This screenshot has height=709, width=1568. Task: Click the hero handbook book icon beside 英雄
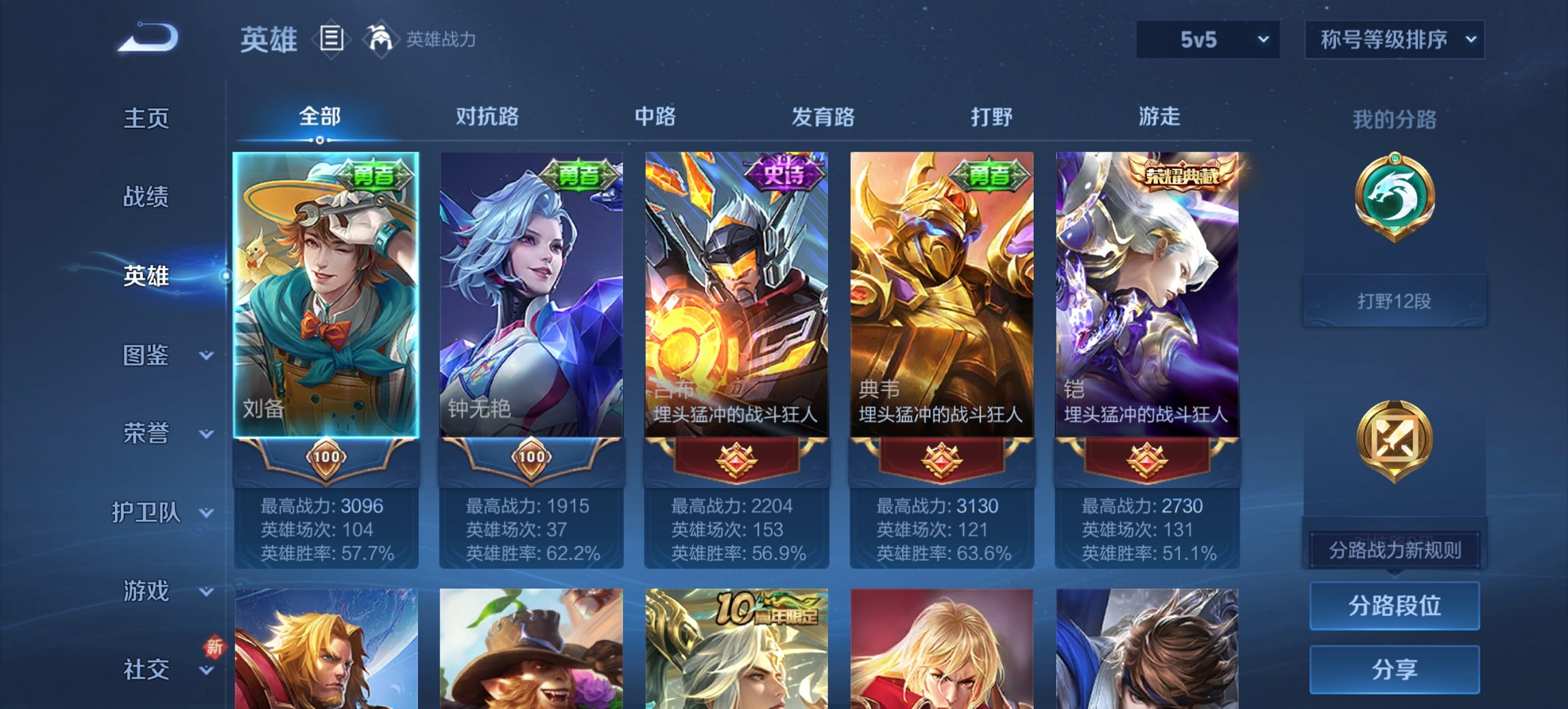(333, 40)
